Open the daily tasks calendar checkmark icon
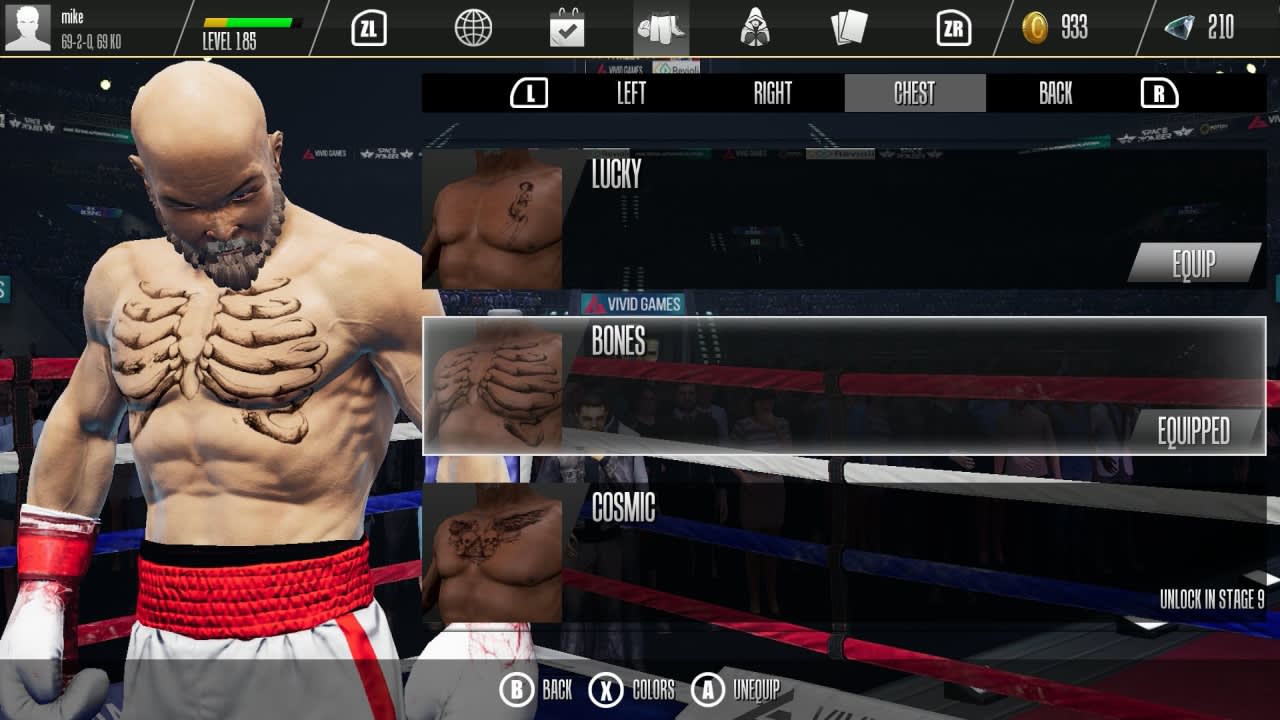This screenshot has width=1280, height=720. click(x=569, y=28)
